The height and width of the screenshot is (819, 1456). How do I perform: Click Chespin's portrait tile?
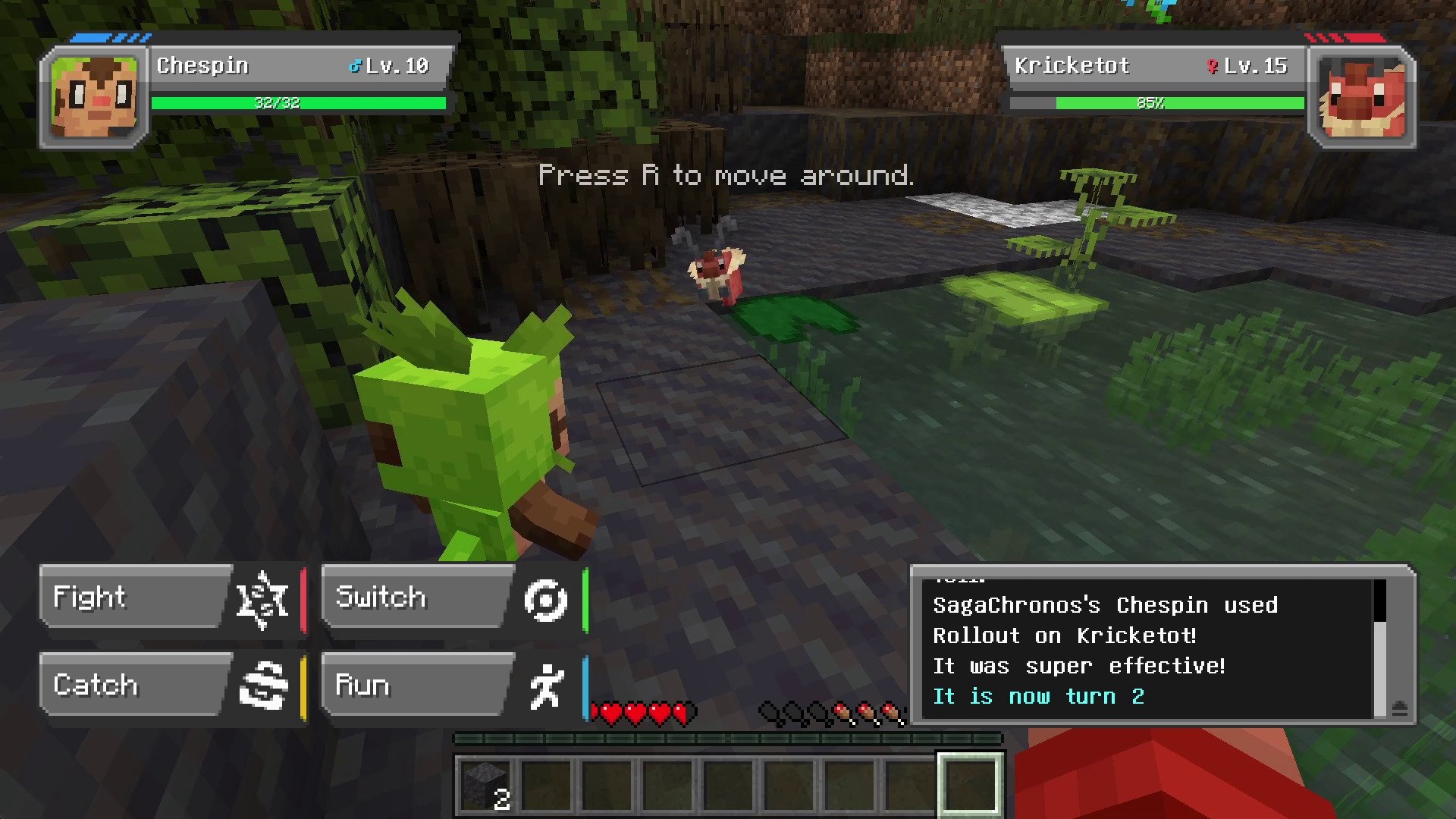click(x=94, y=97)
